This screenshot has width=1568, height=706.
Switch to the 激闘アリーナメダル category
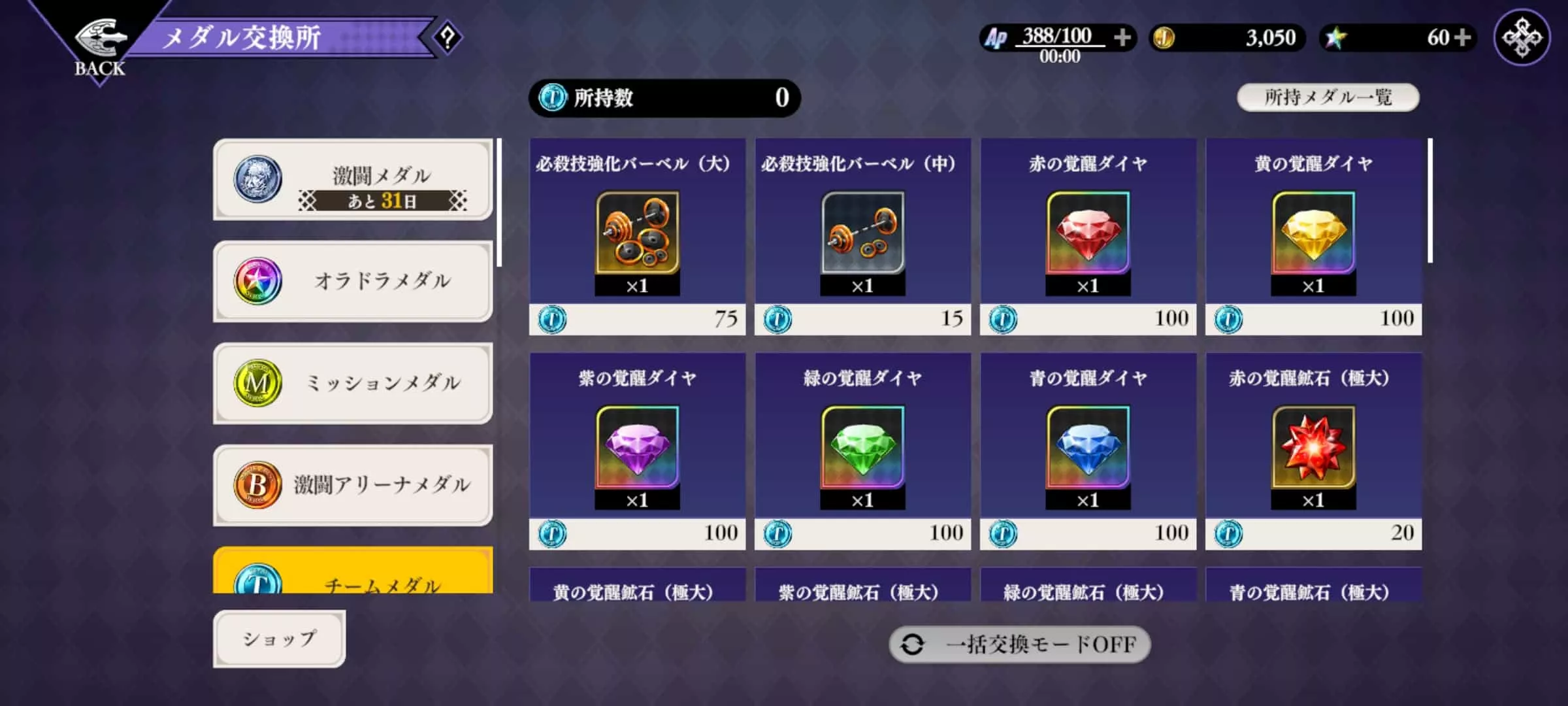click(x=353, y=485)
